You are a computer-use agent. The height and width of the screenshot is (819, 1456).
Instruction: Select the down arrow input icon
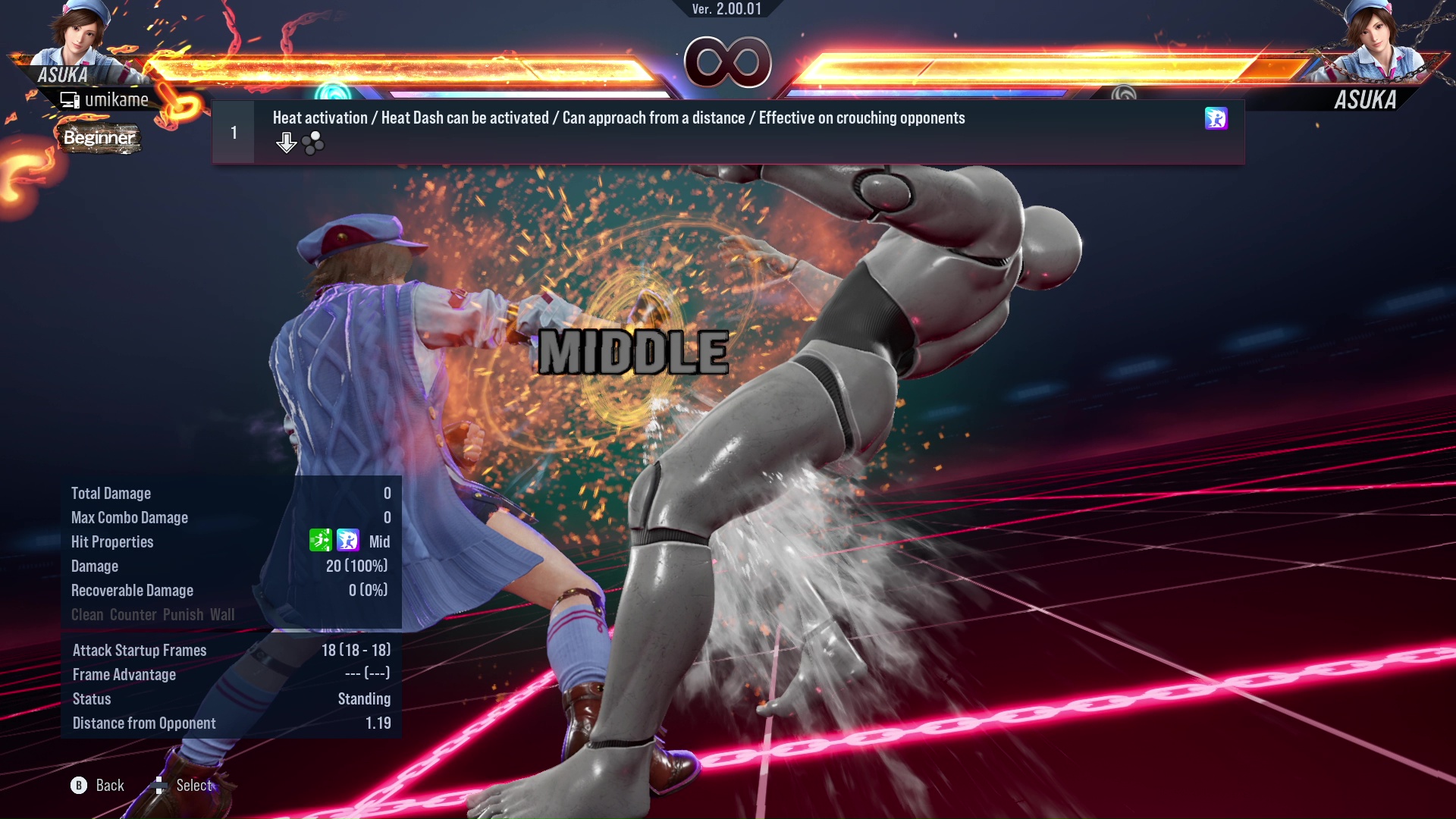tap(286, 142)
